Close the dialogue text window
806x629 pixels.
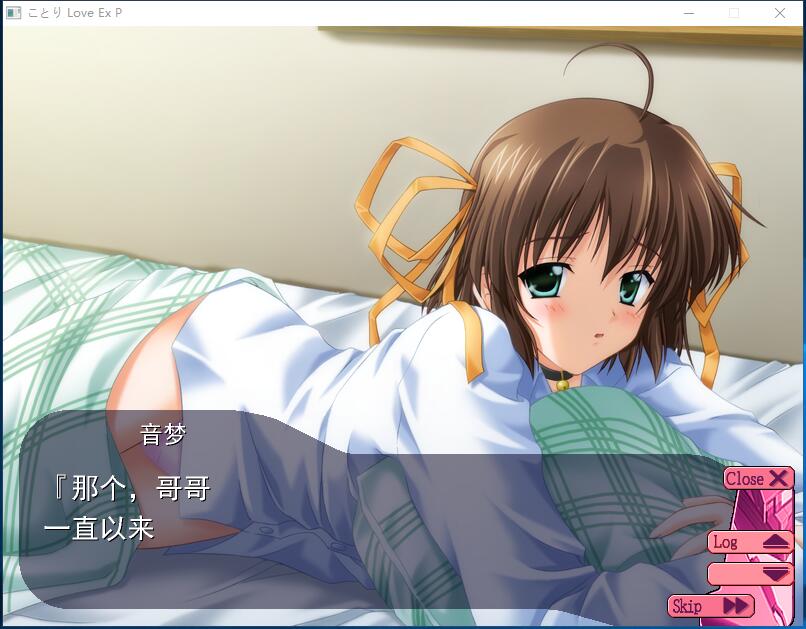coord(758,479)
